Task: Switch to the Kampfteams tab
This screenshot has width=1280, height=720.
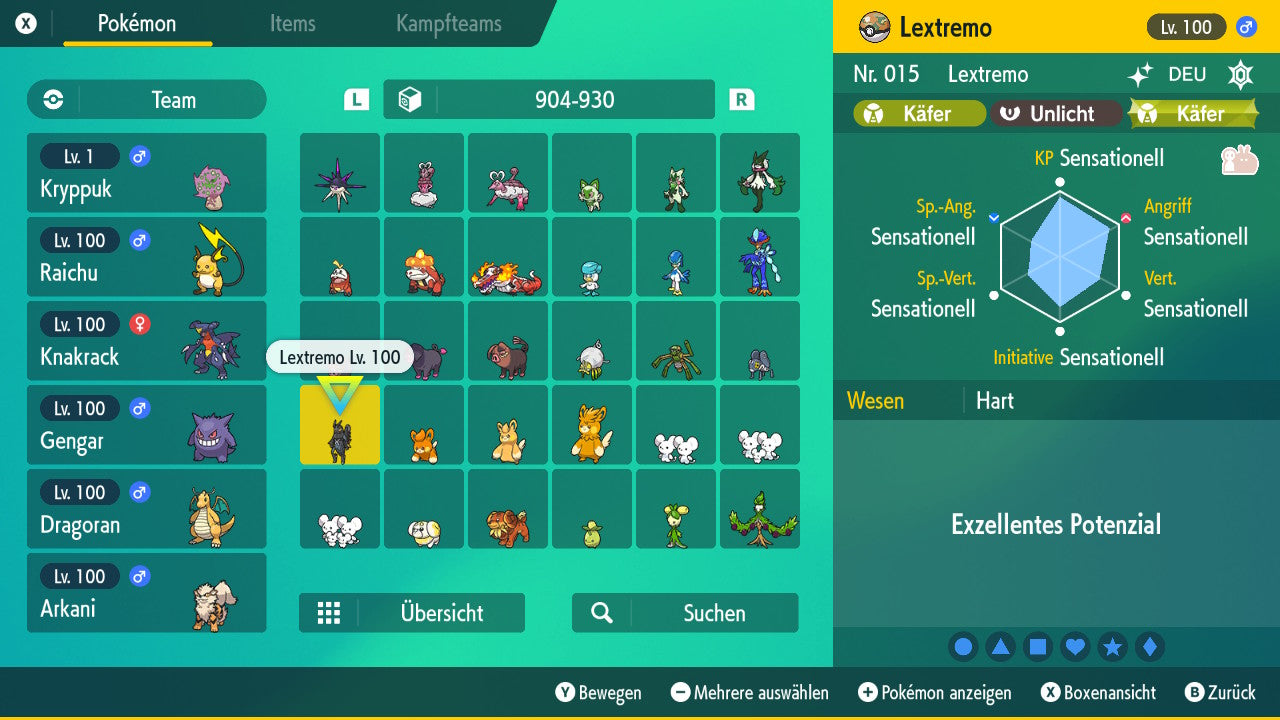Action: pyautogui.click(x=447, y=24)
